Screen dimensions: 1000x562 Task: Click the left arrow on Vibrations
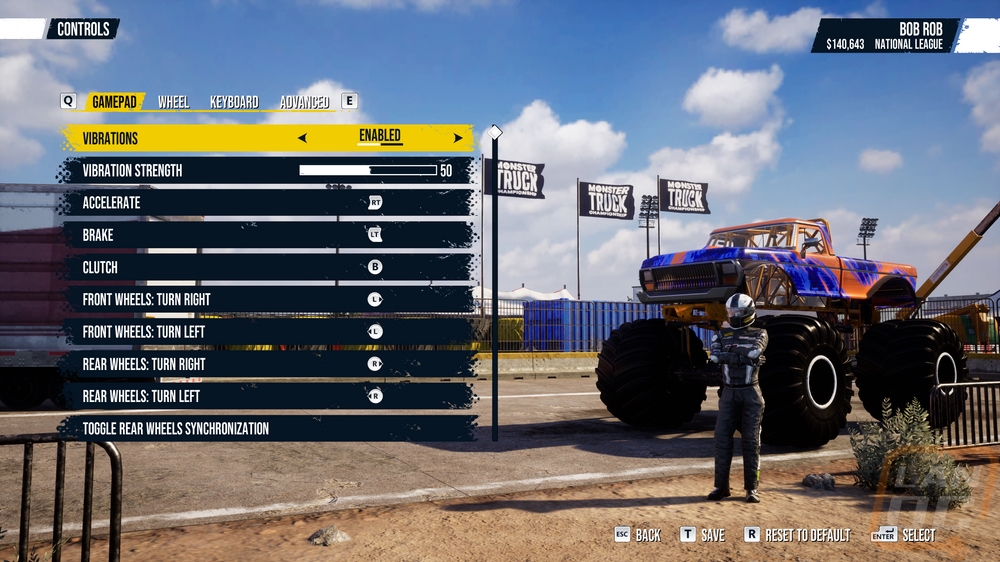pyautogui.click(x=303, y=138)
